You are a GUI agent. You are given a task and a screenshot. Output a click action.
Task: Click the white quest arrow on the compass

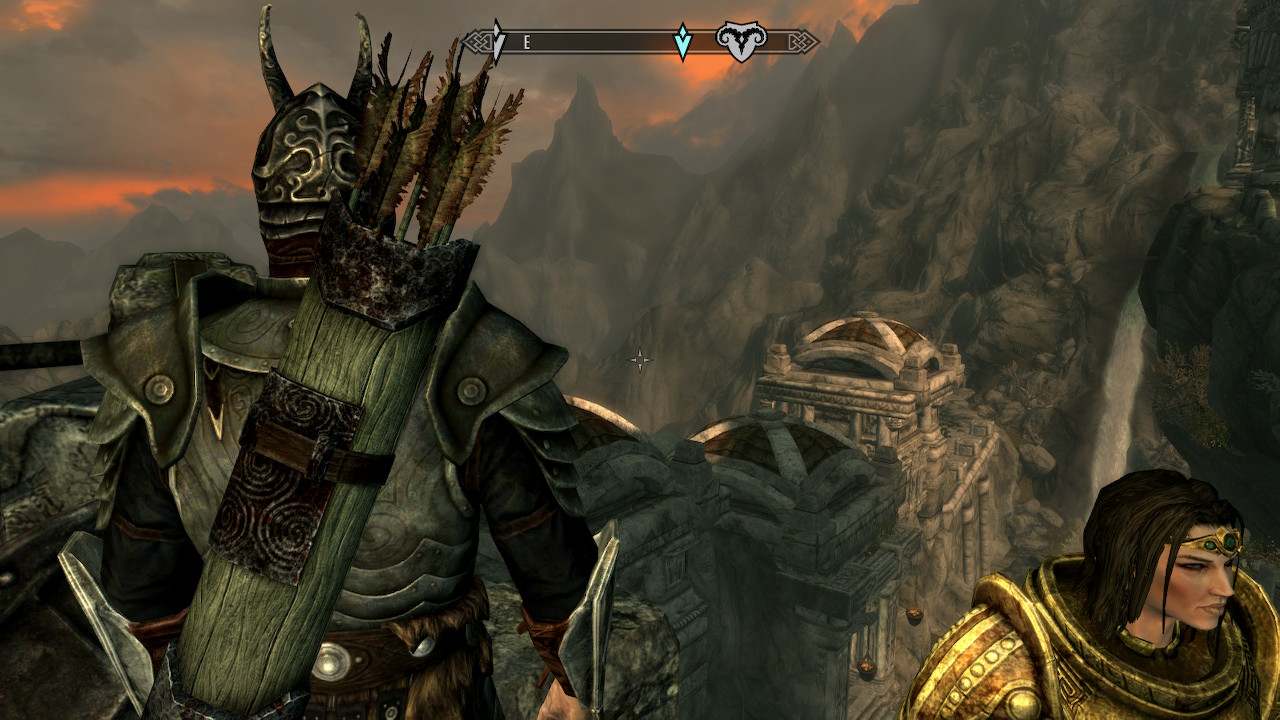pos(499,41)
